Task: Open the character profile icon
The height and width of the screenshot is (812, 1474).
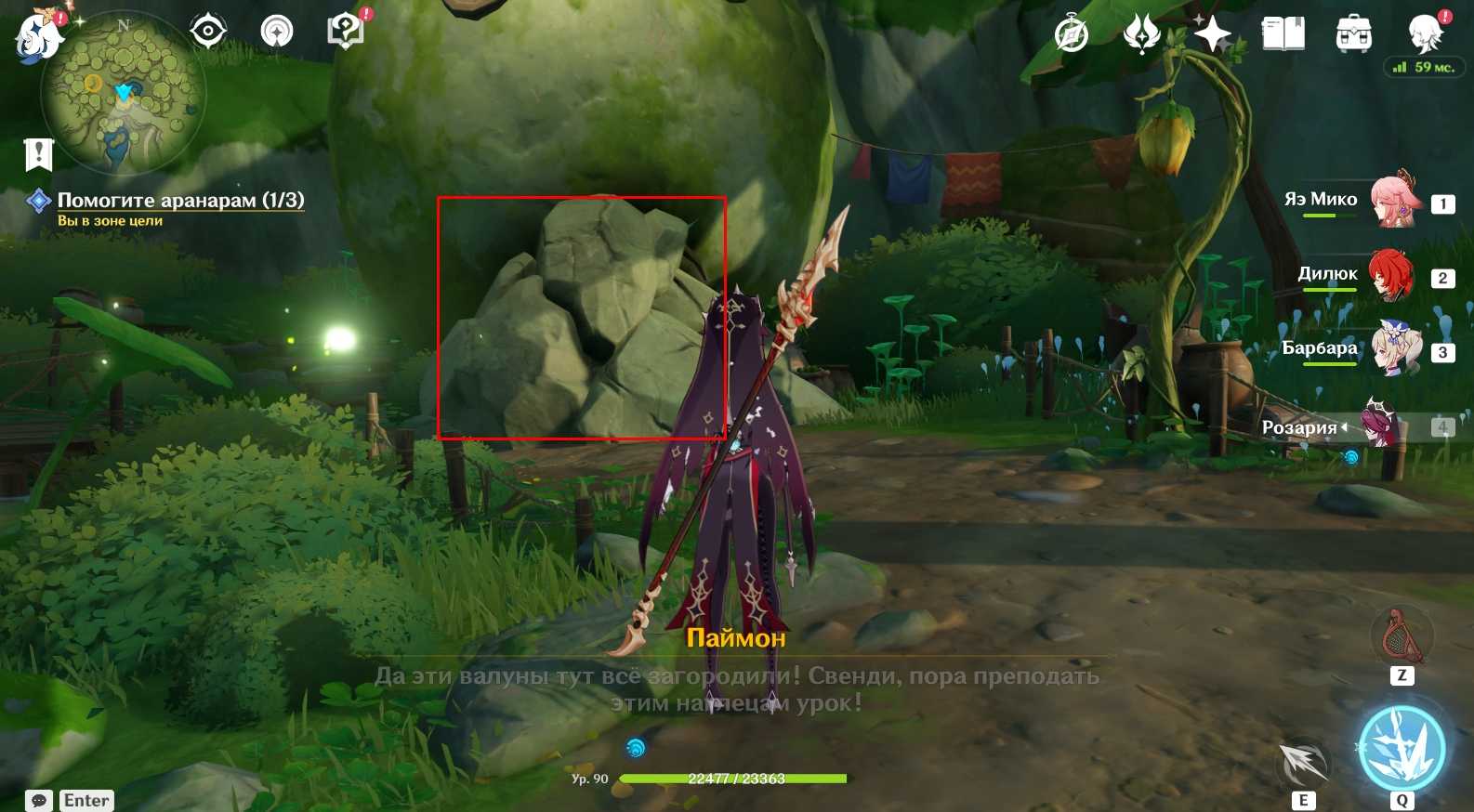Action: (1424, 35)
